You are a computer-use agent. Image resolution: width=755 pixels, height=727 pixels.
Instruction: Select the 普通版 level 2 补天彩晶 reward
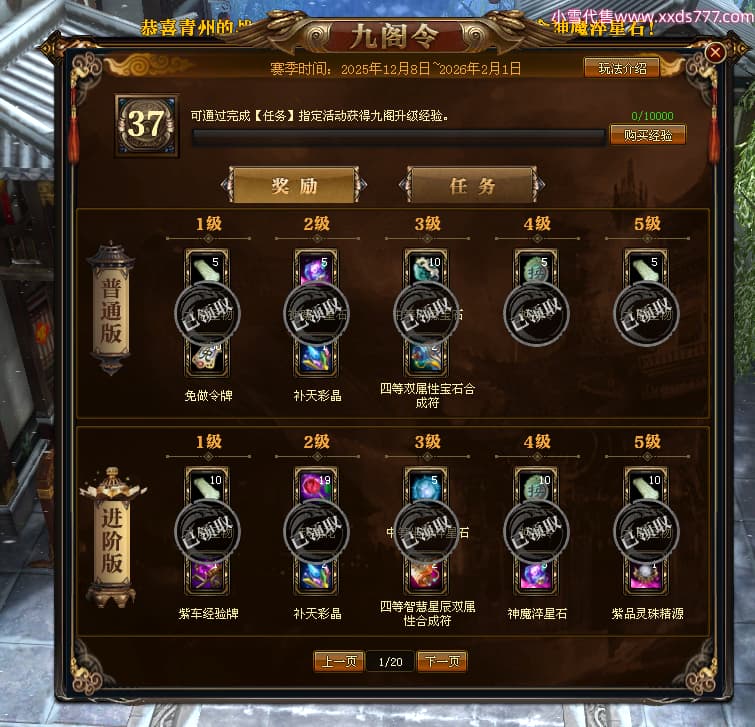317,313
